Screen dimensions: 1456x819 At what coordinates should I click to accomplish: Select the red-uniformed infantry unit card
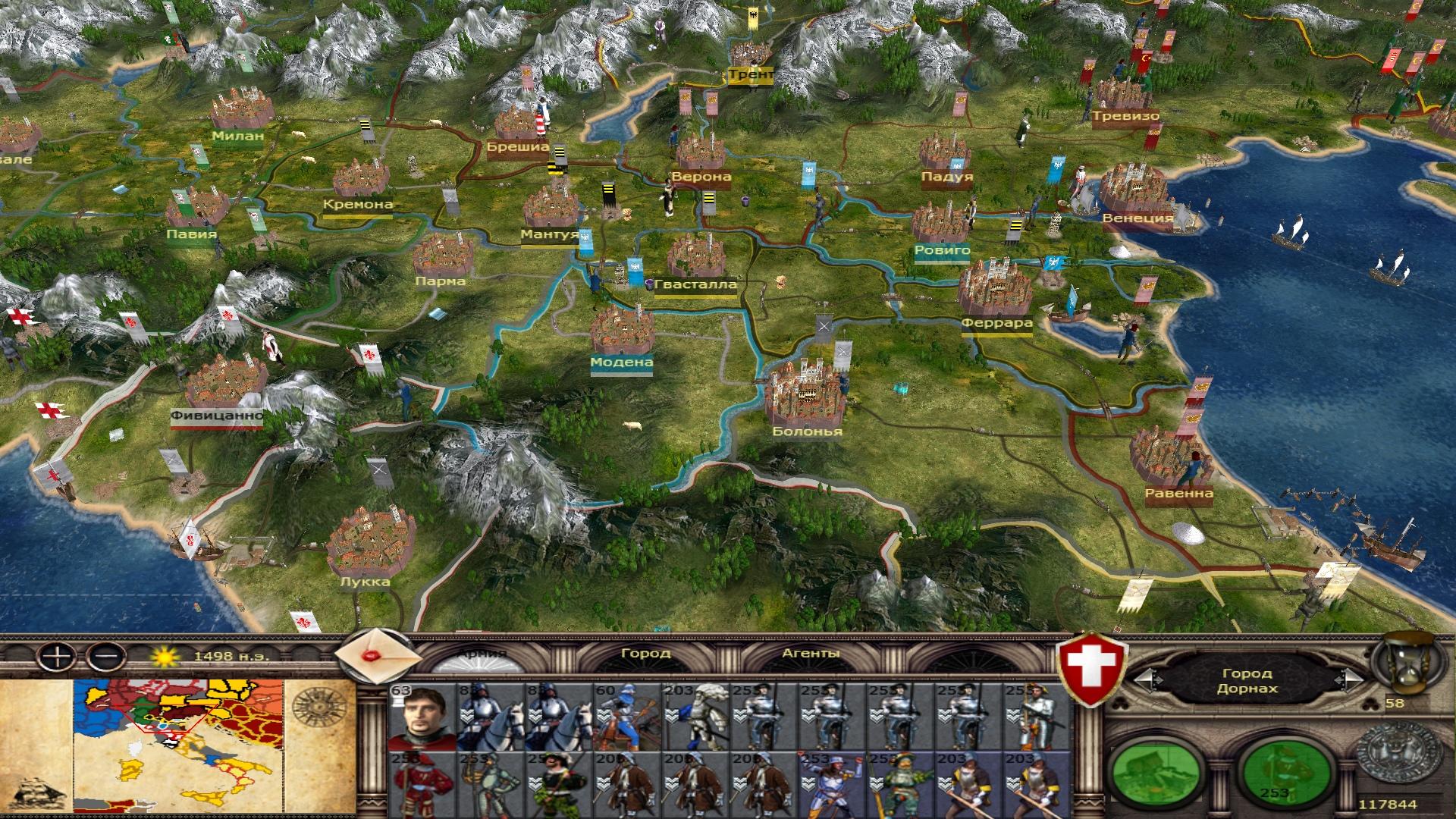coord(422,785)
